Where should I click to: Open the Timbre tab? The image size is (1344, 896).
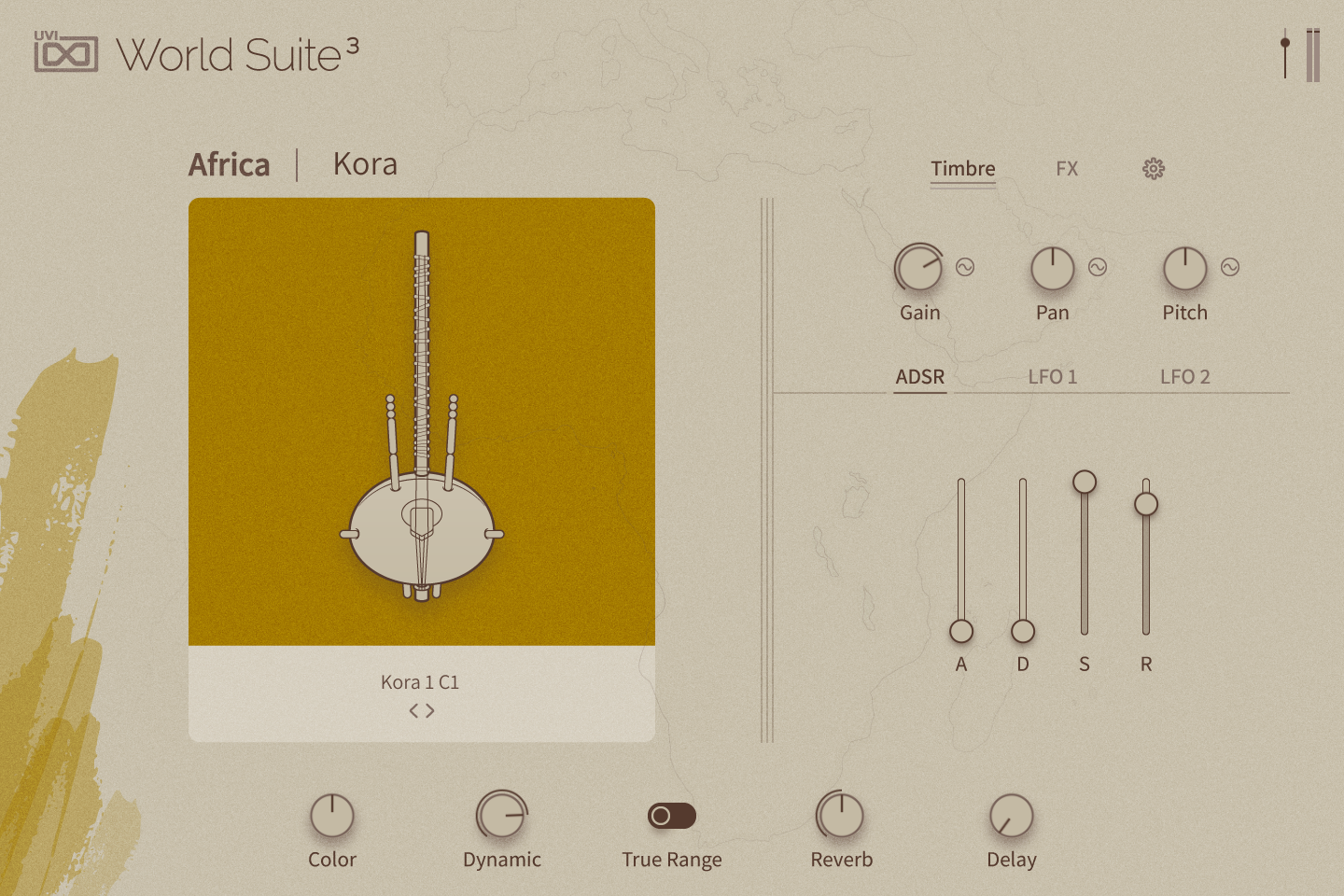pyautogui.click(x=963, y=169)
